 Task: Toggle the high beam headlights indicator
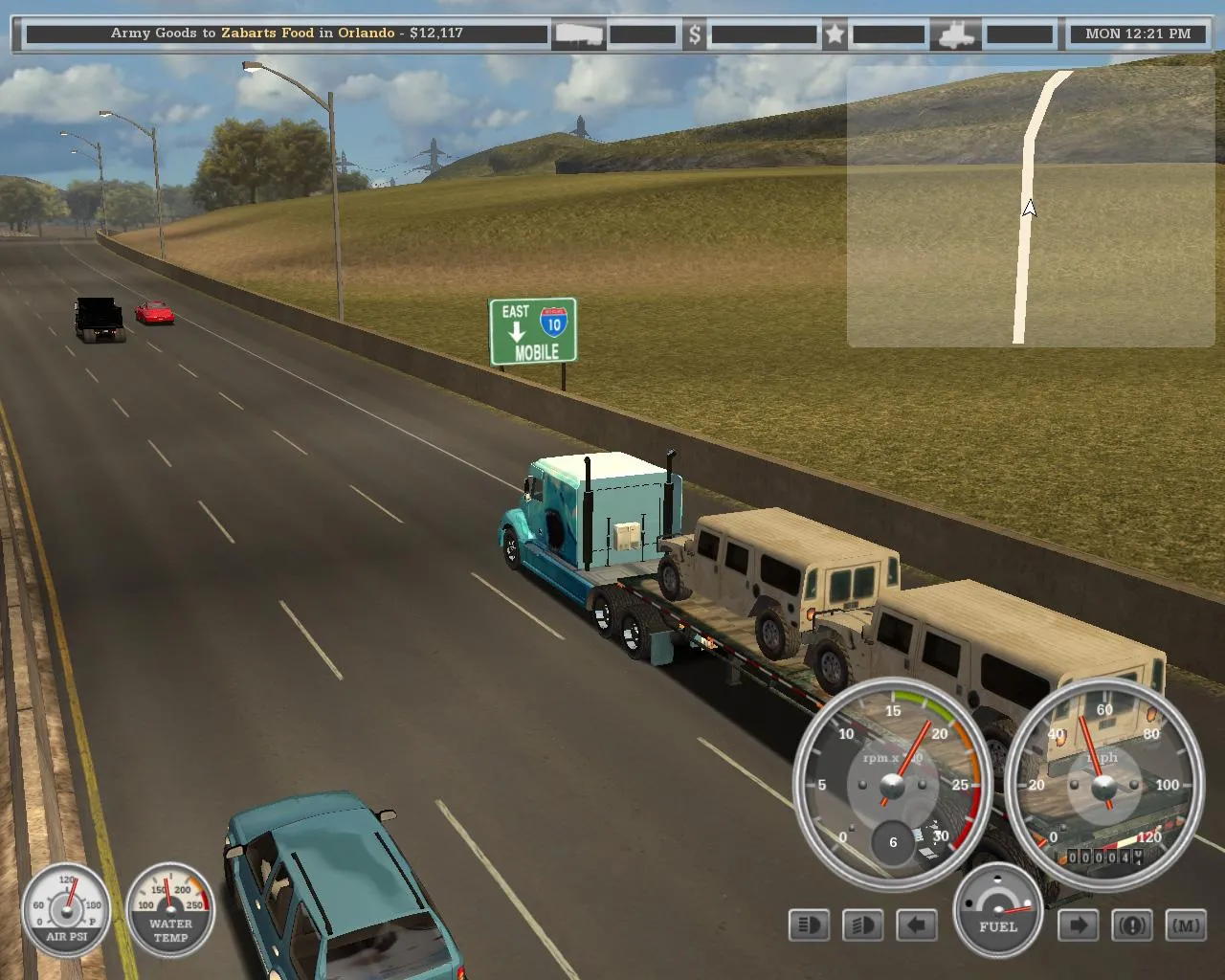[x=809, y=925]
